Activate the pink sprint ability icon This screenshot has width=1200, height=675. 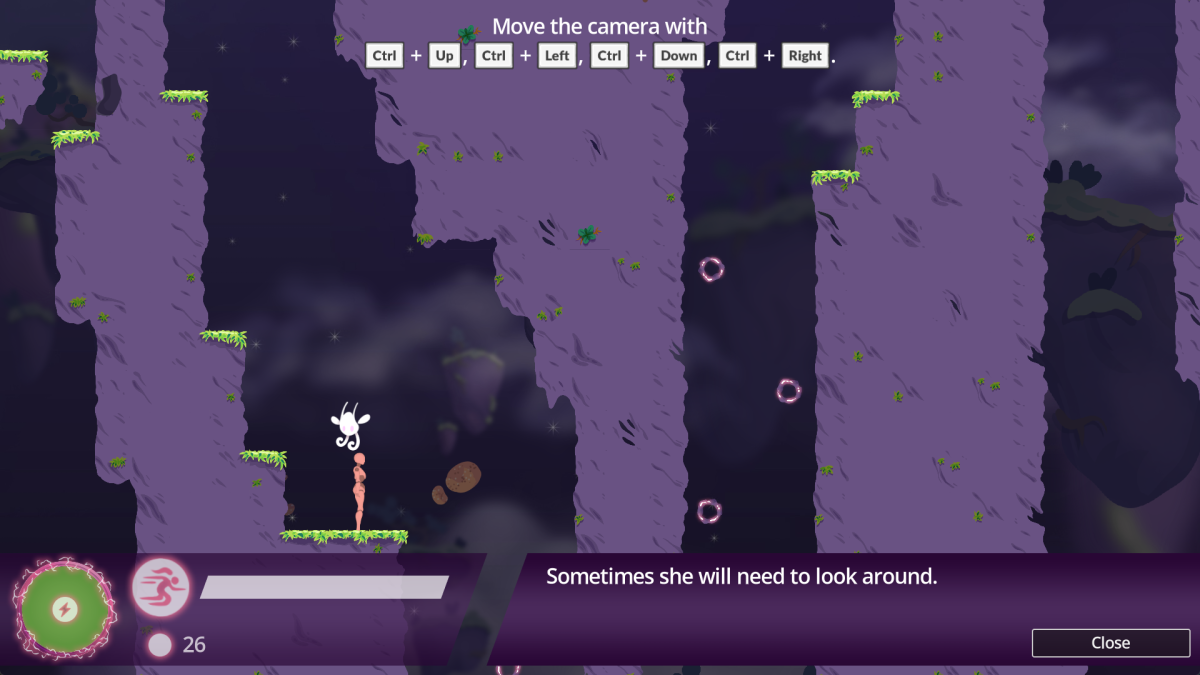pos(161,587)
